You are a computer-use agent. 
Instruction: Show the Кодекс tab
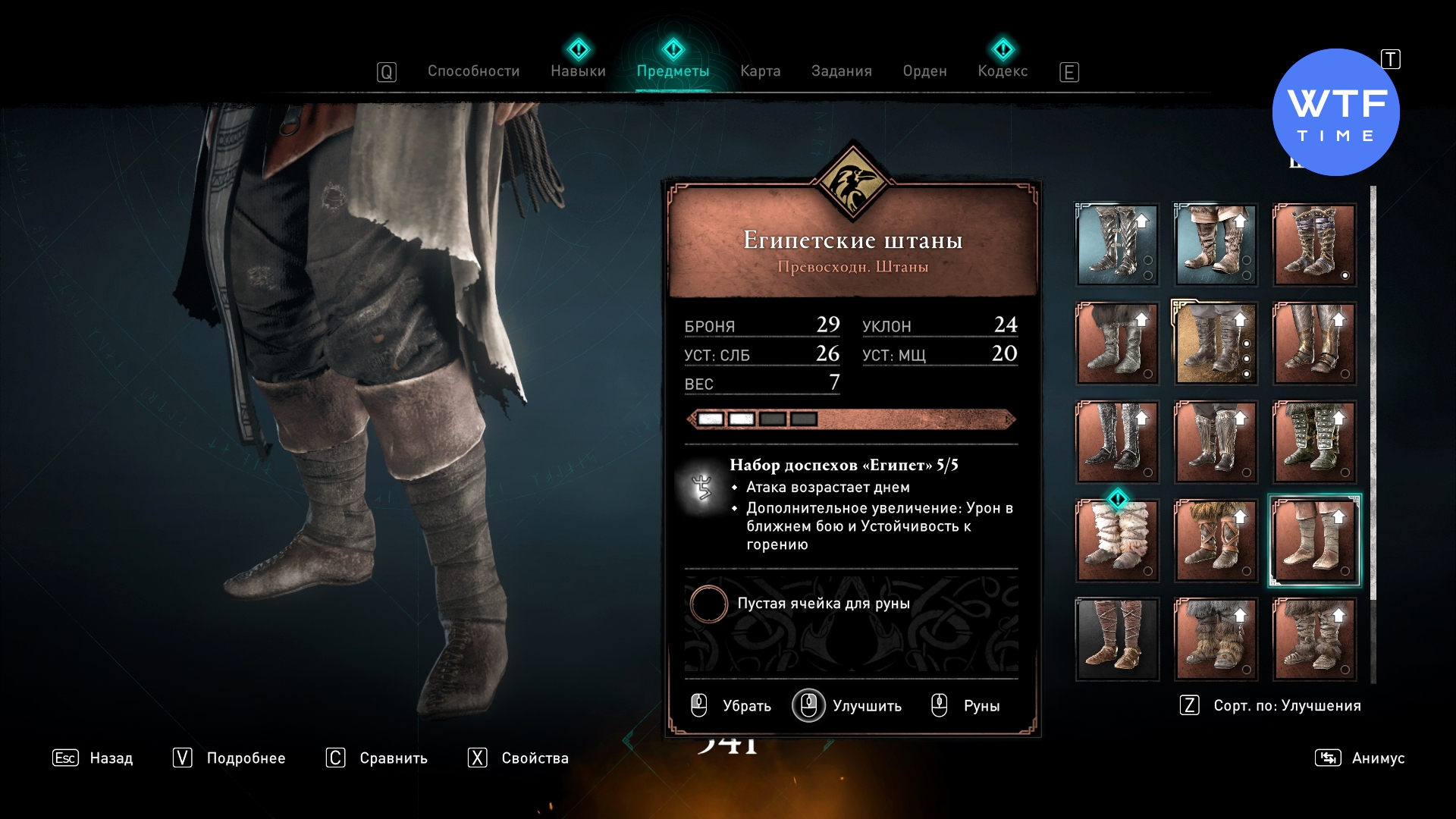click(x=1003, y=71)
